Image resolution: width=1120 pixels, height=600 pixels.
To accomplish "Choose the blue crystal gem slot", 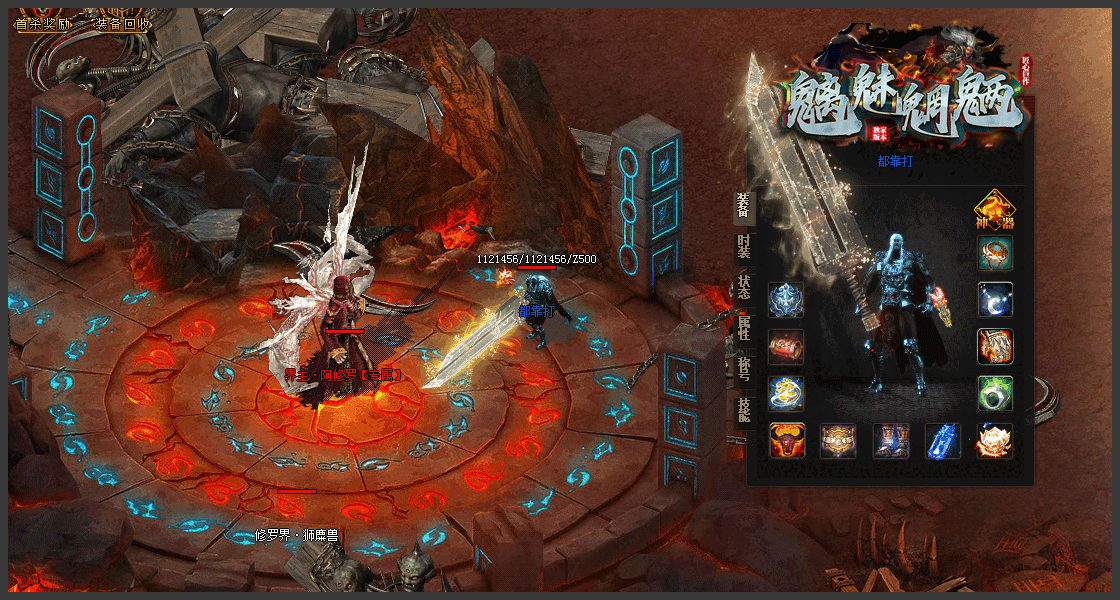I will [x=943, y=441].
